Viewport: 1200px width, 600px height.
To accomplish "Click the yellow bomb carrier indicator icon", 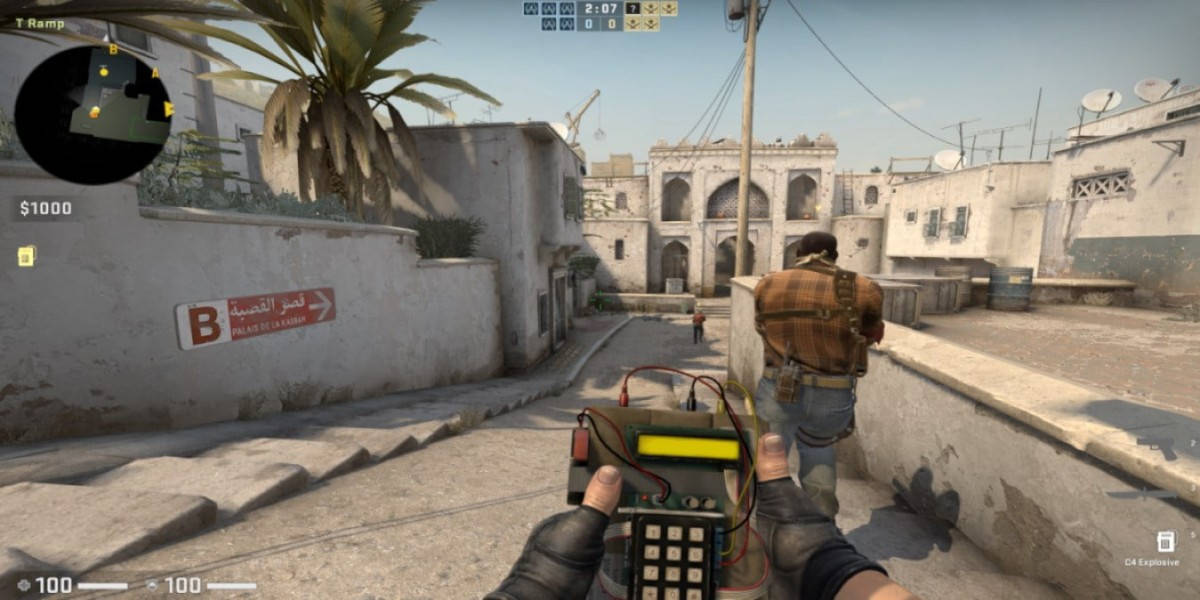I will click(x=26, y=256).
